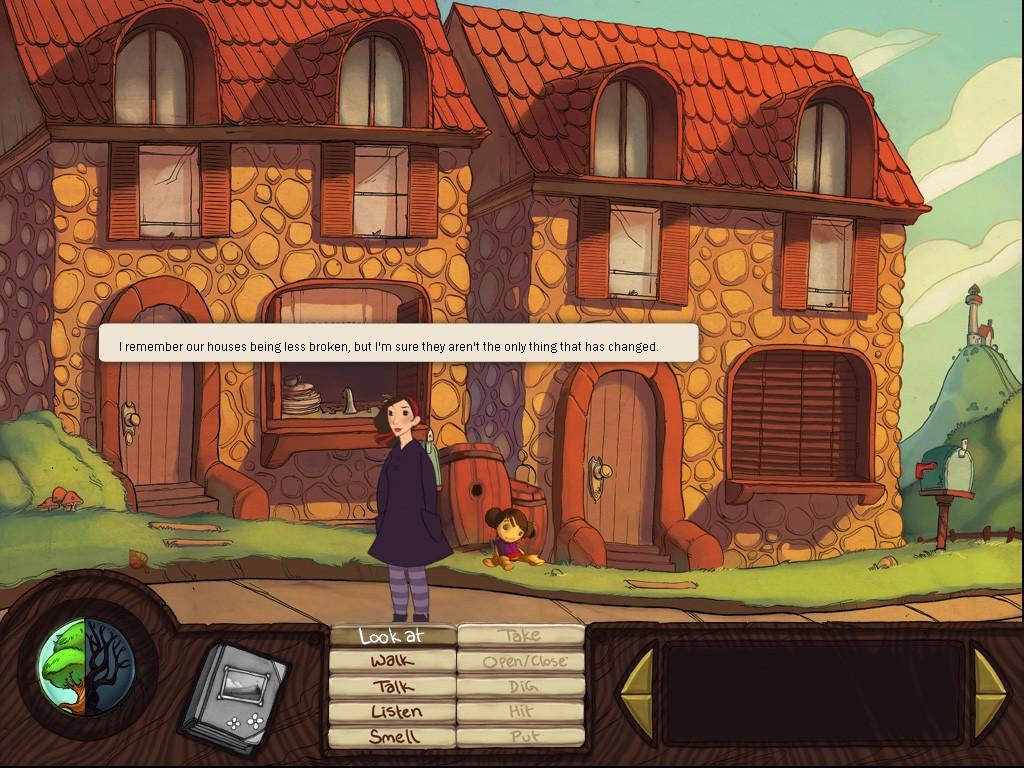The height and width of the screenshot is (768, 1024).
Task: Choose the Walk verb
Action: (392, 661)
